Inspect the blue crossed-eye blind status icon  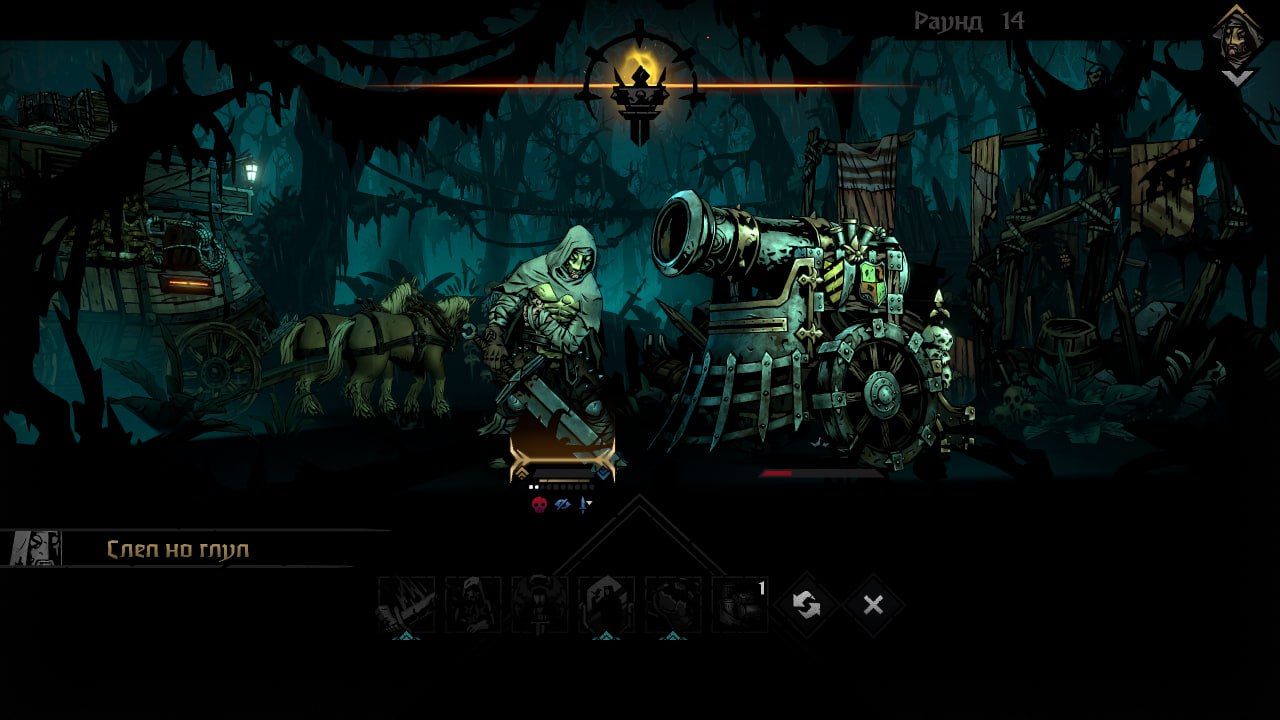coord(562,504)
